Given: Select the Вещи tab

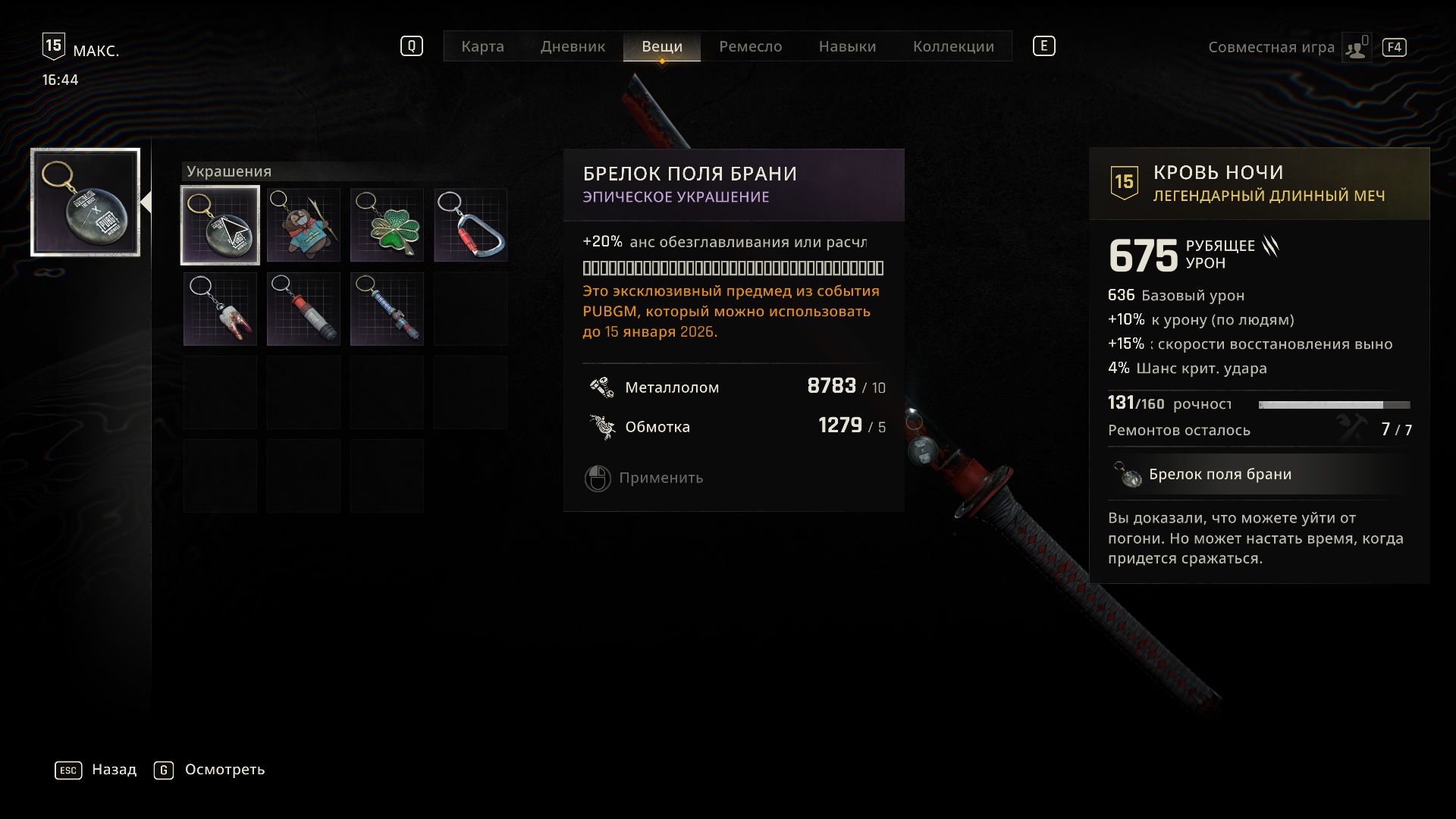Looking at the screenshot, I should [661, 46].
